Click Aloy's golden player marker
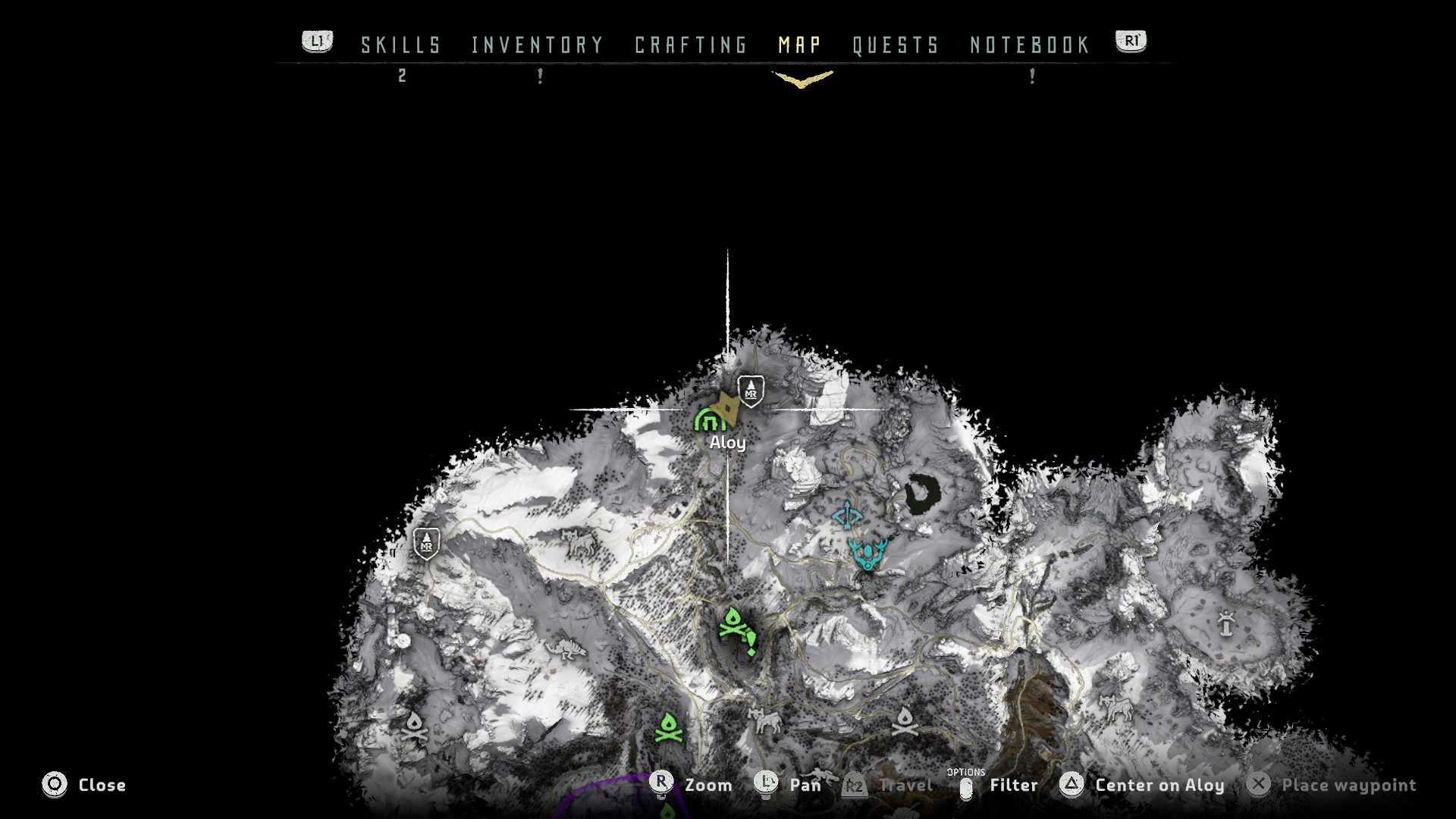The height and width of the screenshot is (819, 1456). click(x=730, y=409)
